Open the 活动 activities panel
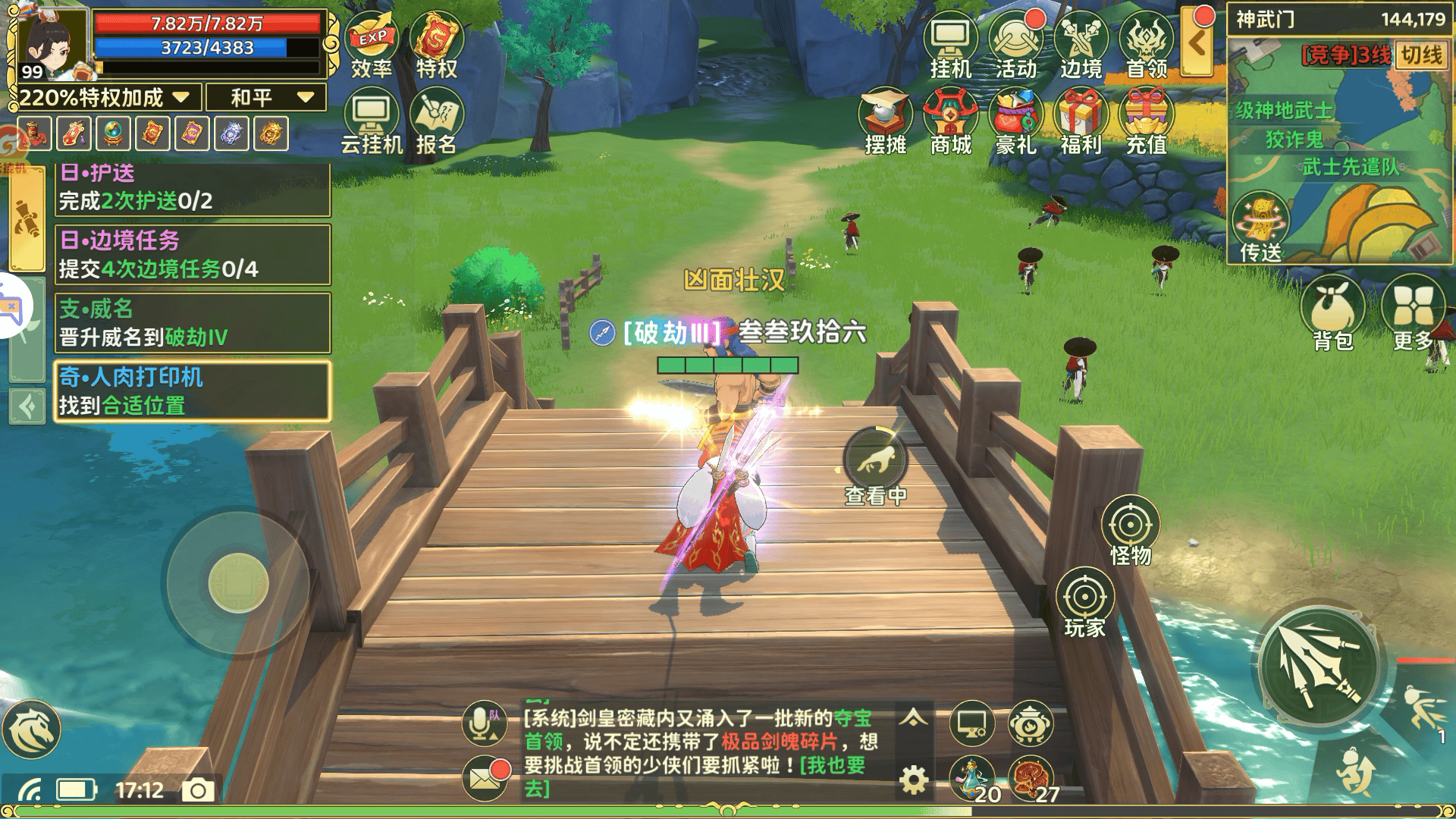 pyautogui.click(x=1016, y=38)
